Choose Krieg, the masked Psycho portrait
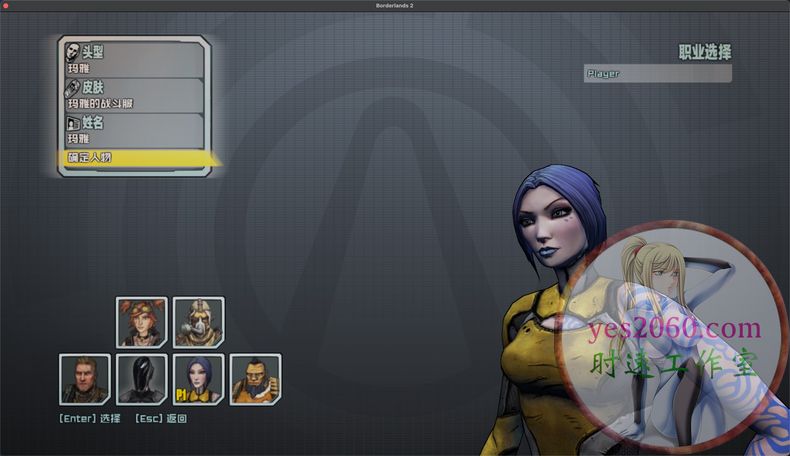The image size is (790, 456). click(198, 322)
